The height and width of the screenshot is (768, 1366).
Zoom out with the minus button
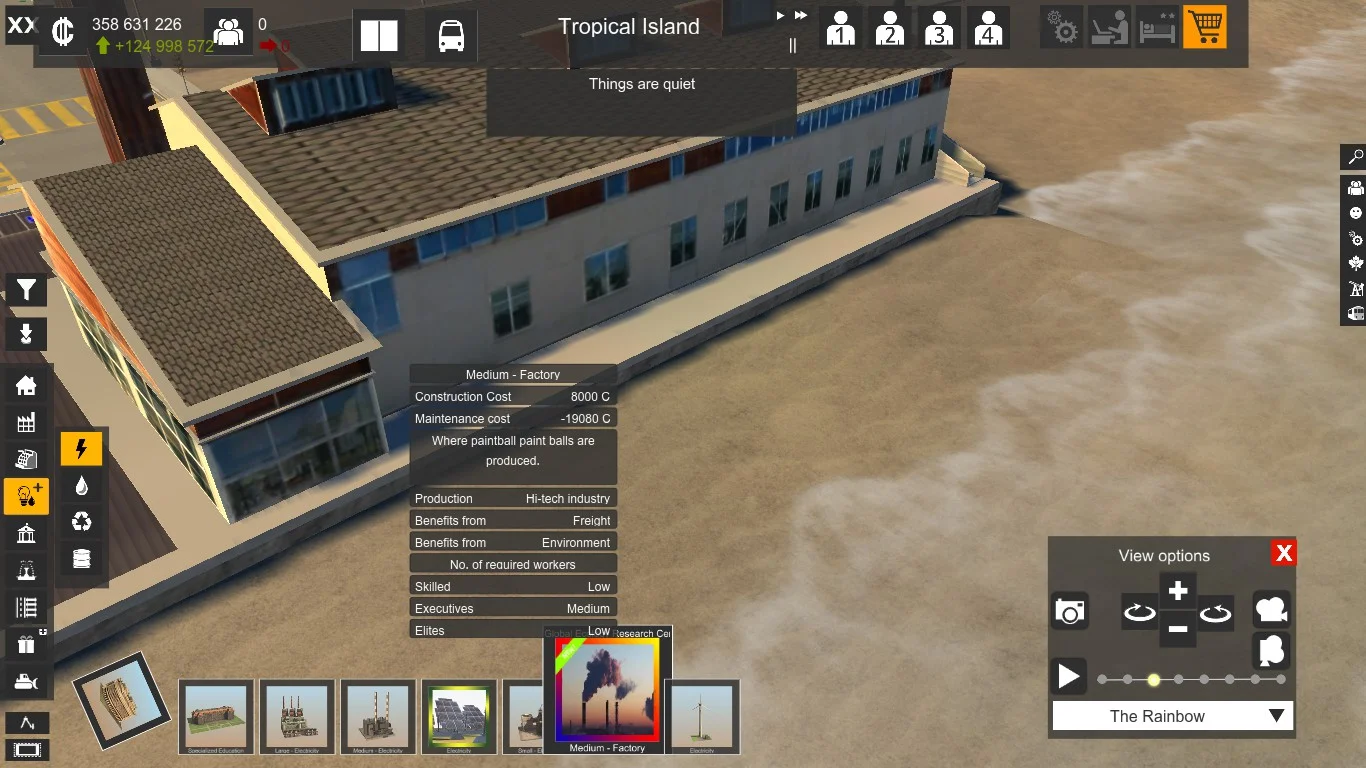[x=1178, y=629]
